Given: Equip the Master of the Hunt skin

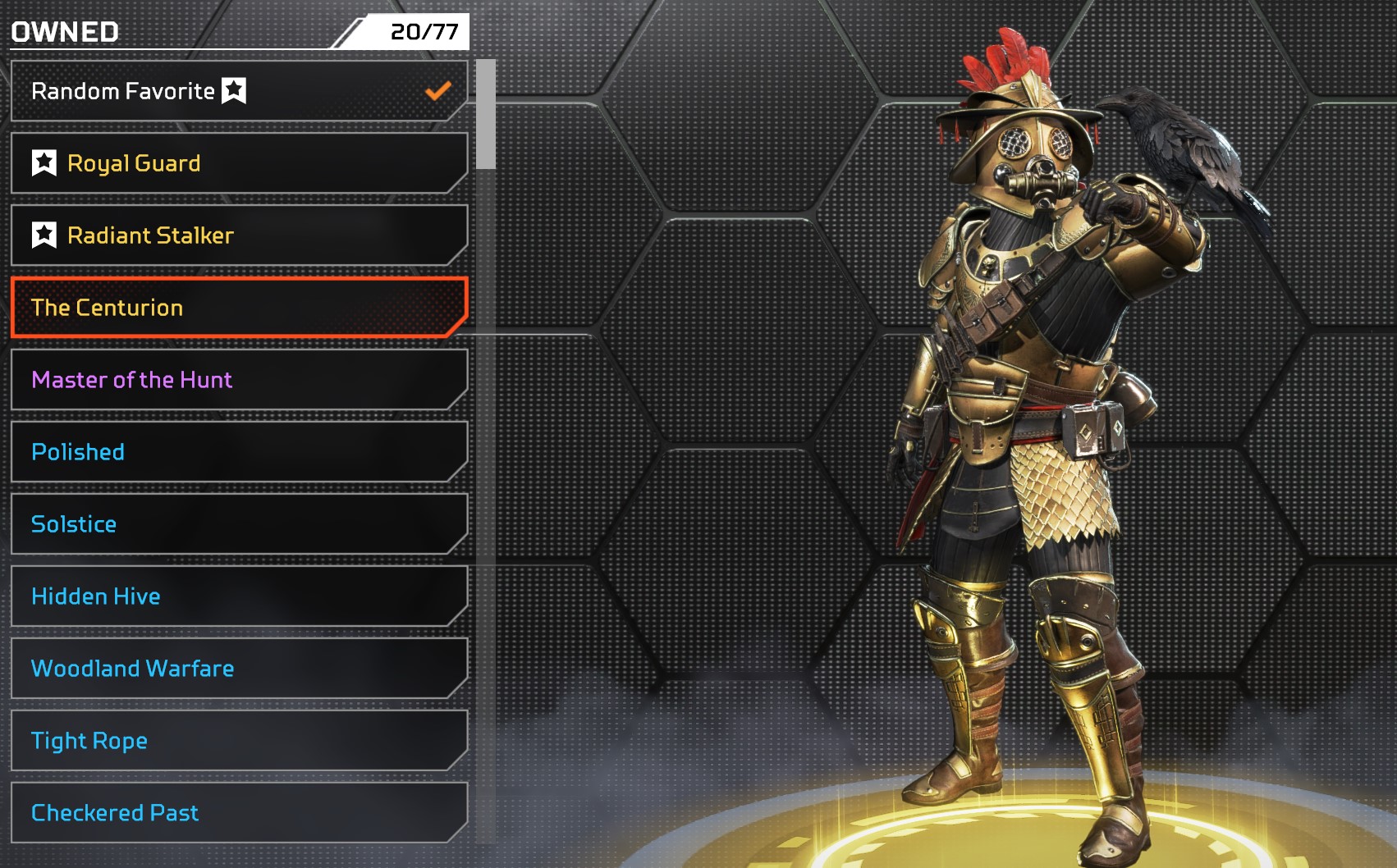Looking at the screenshot, I should click(238, 380).
